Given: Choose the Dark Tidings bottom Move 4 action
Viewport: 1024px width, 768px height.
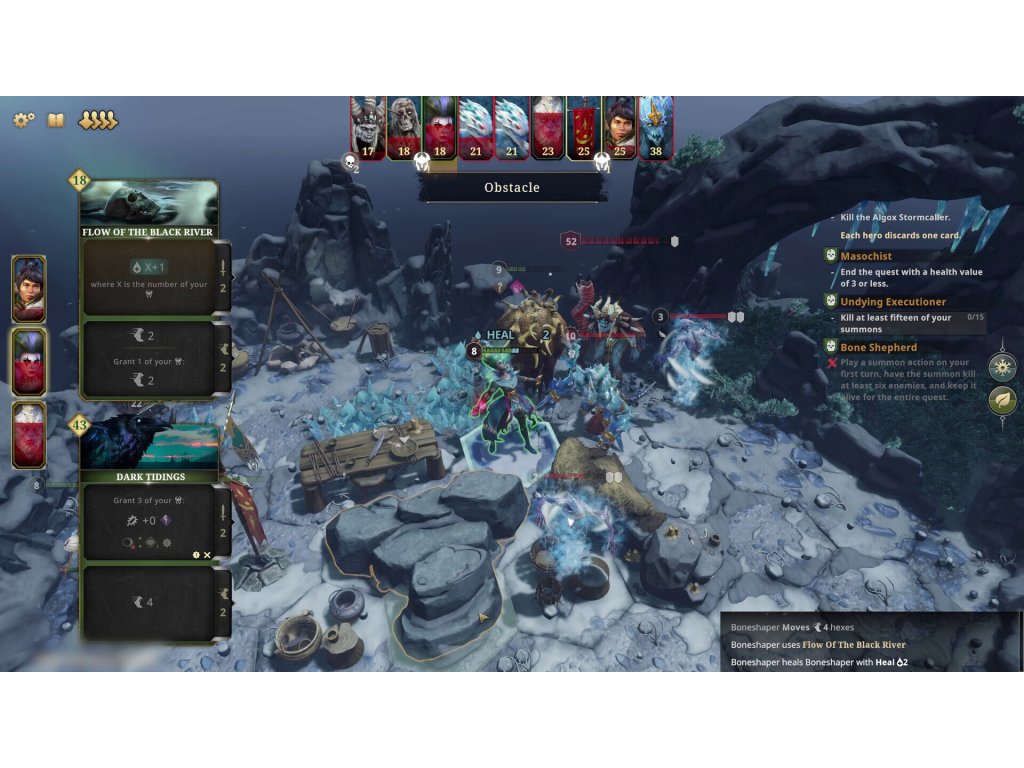Looking at the screenshot, I should (150, 602).
